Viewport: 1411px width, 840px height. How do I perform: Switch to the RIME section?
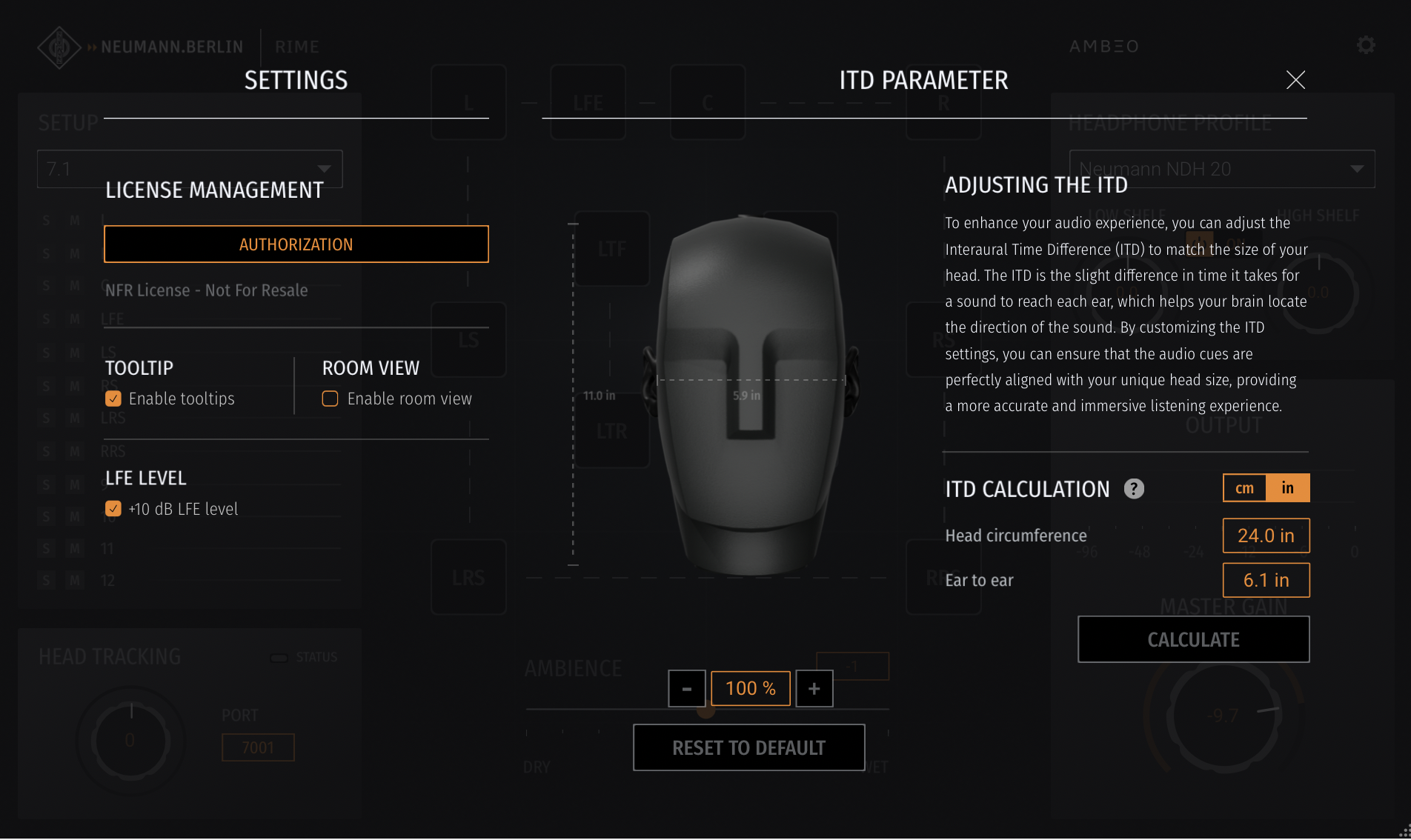tap(296, 46)
